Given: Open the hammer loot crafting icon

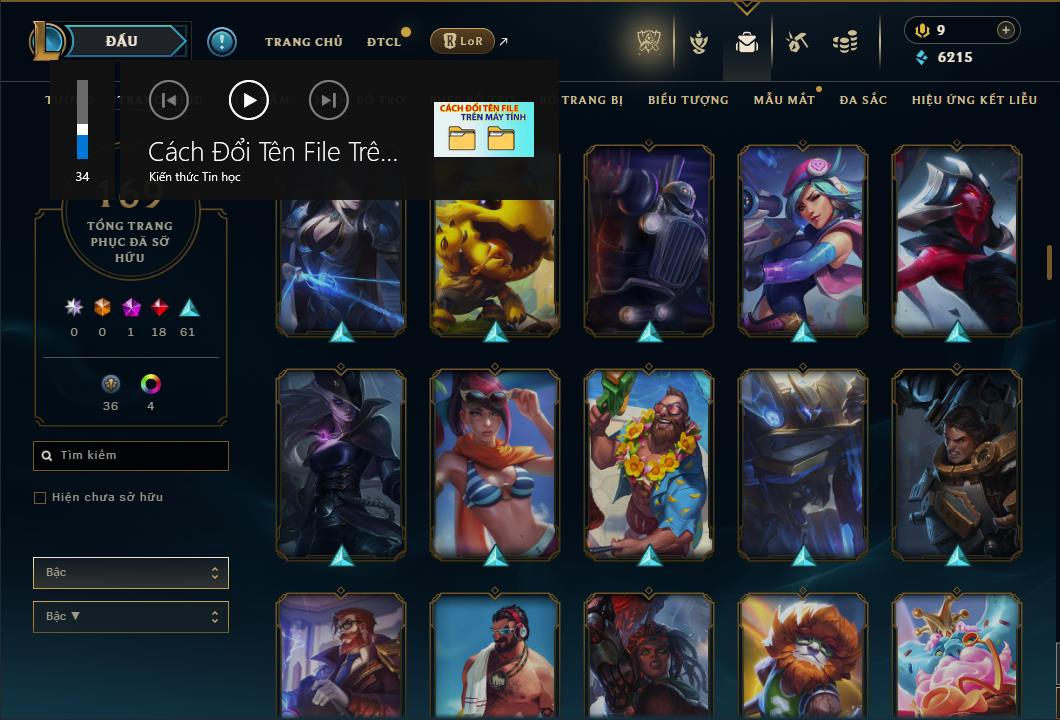Looking at the screenshot, I should (x=797, y=42).
